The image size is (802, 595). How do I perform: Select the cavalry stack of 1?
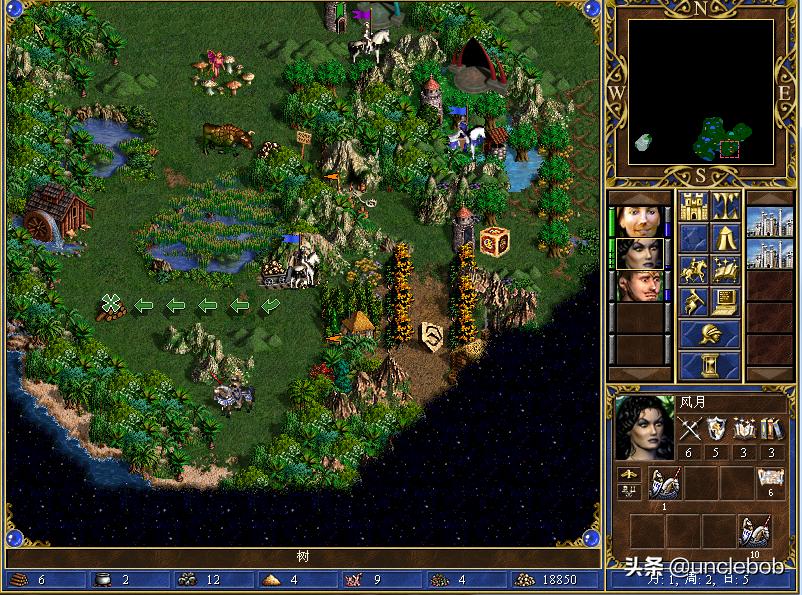[x=665, y=484]
